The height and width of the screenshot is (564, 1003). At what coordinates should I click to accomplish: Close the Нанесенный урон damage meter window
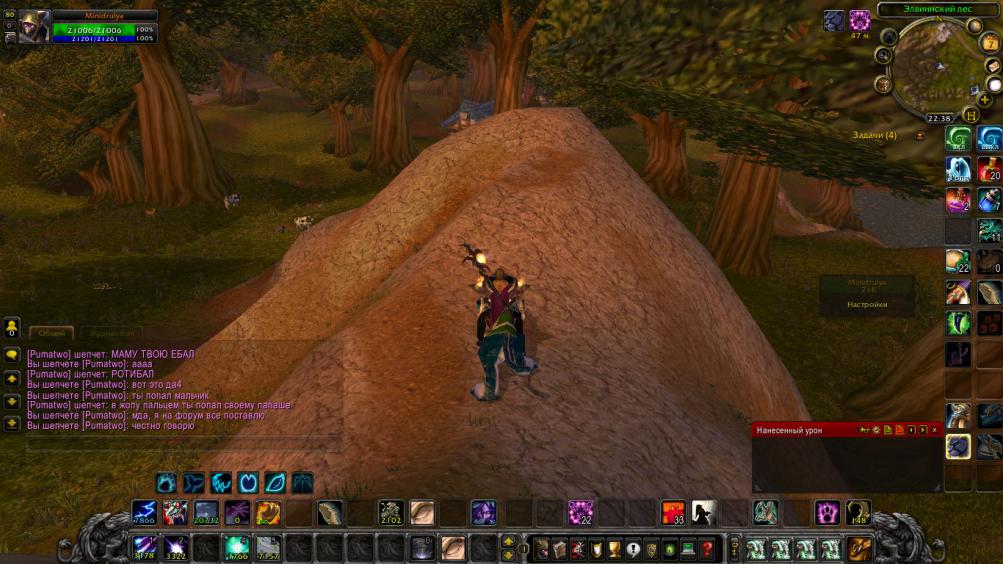(934, 429)
